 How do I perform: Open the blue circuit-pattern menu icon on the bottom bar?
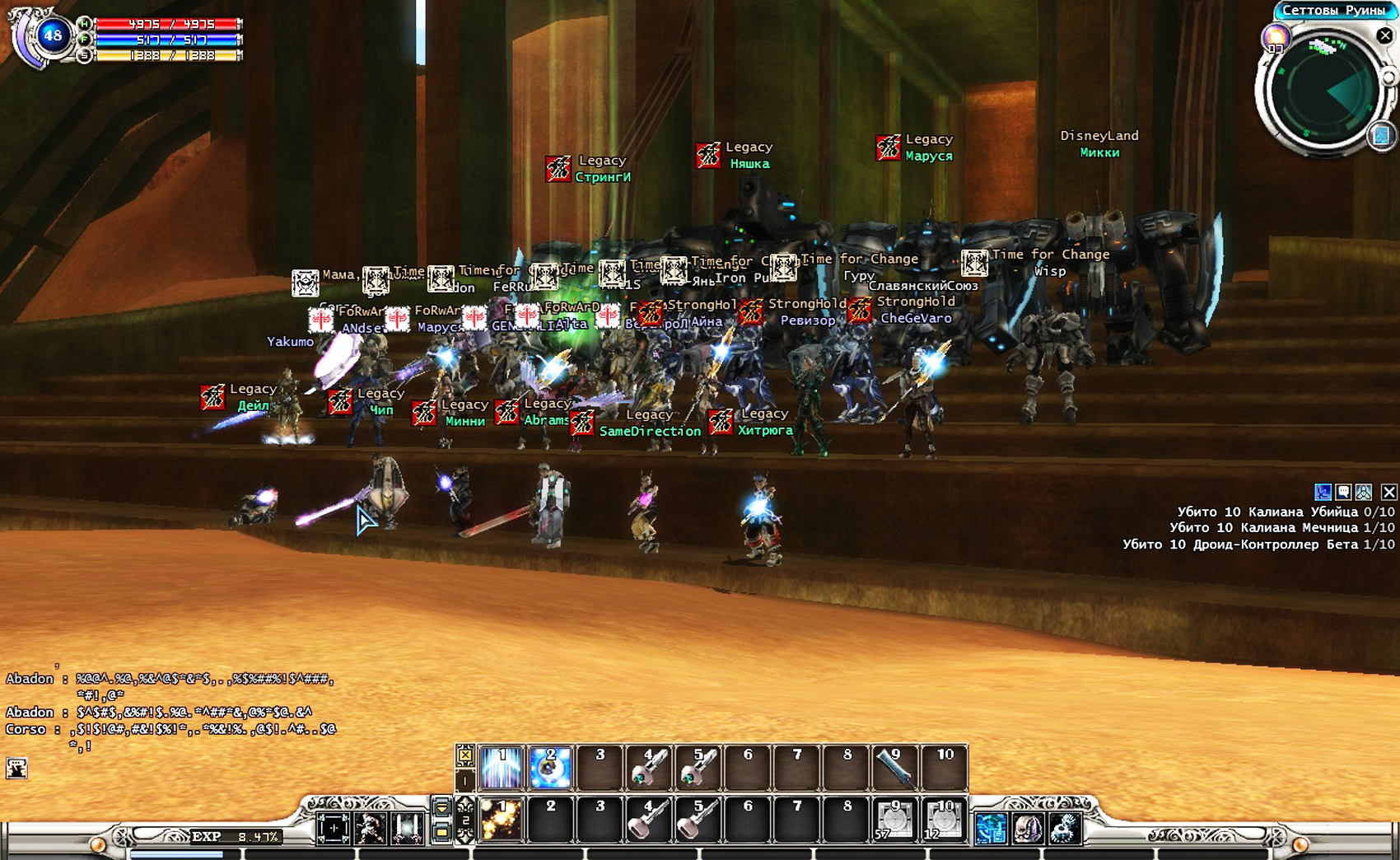(991, 828)
